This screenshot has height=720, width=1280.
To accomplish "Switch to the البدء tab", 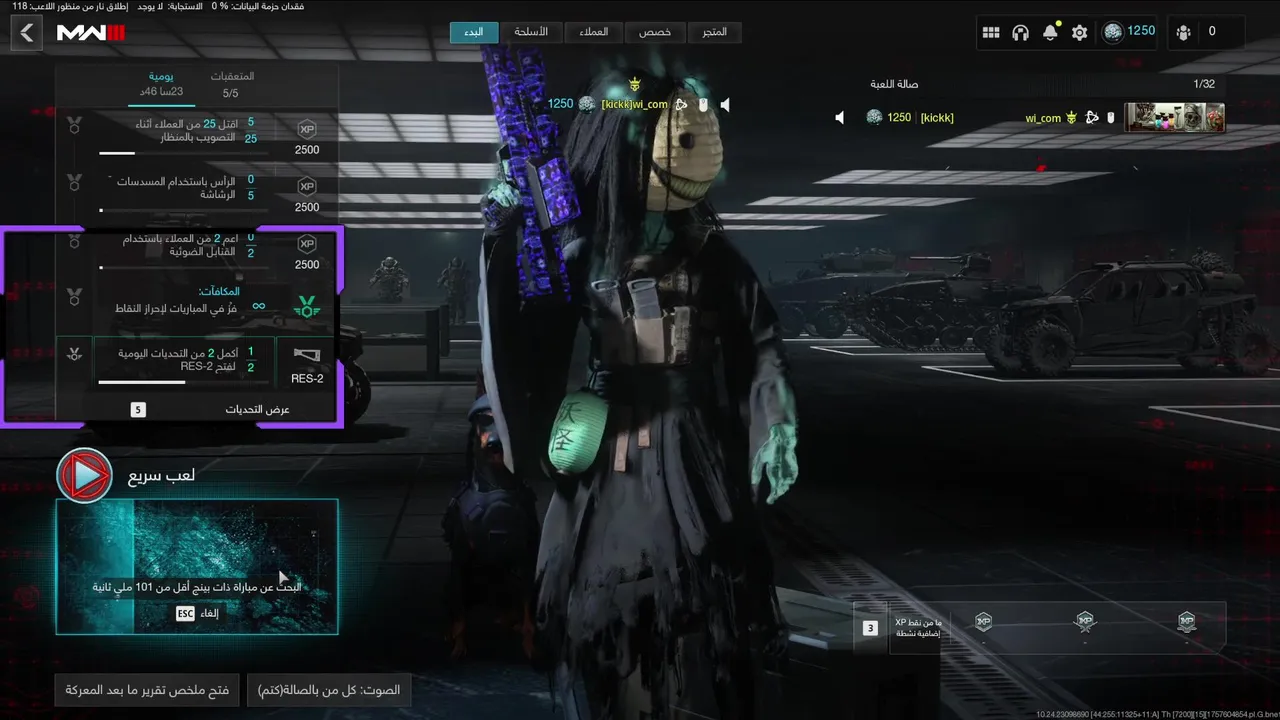I will click(473, 32).
